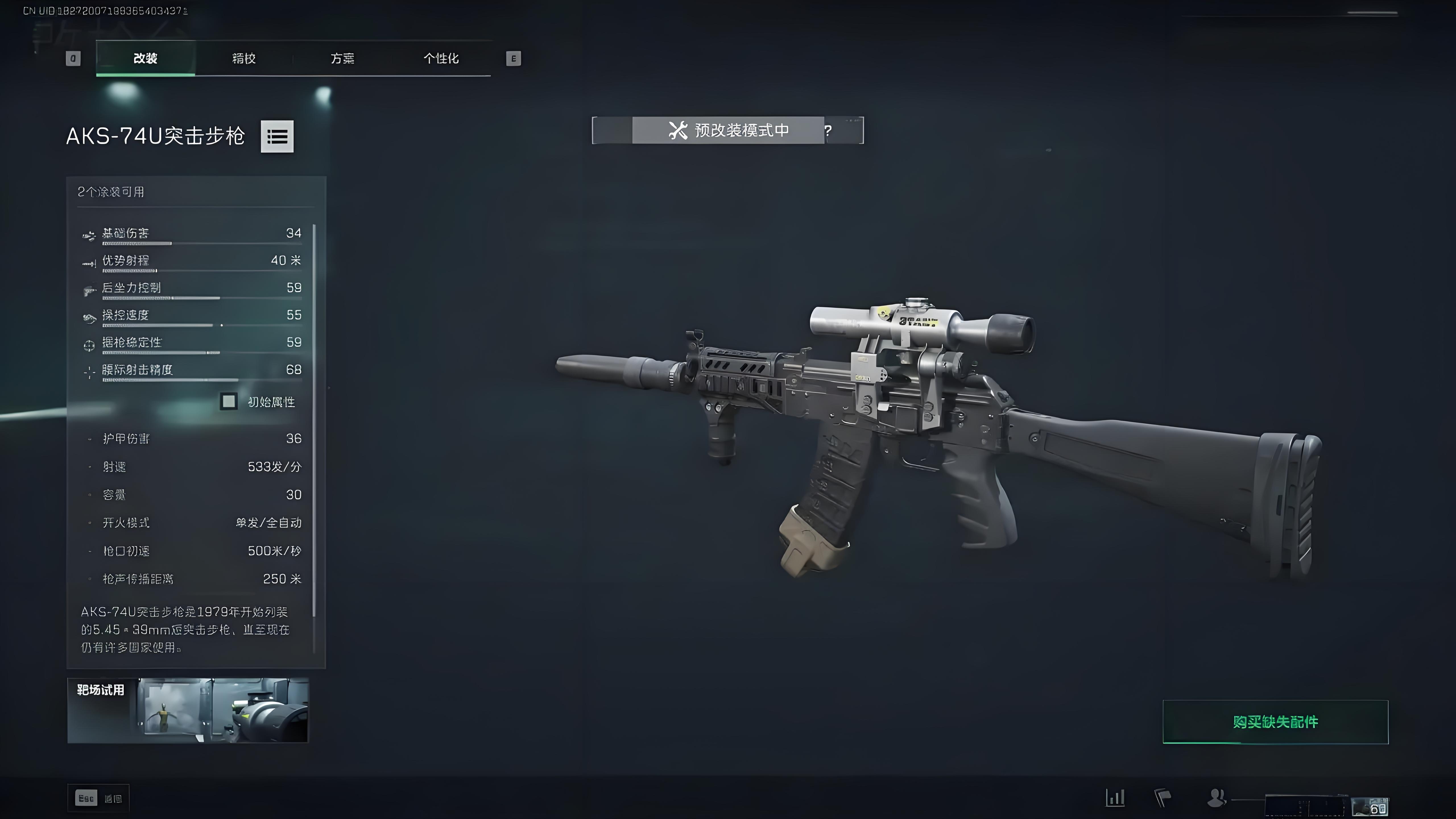Click the flag icon in bottom bar
The image size is (1456, 819).
click(1162, 797)
